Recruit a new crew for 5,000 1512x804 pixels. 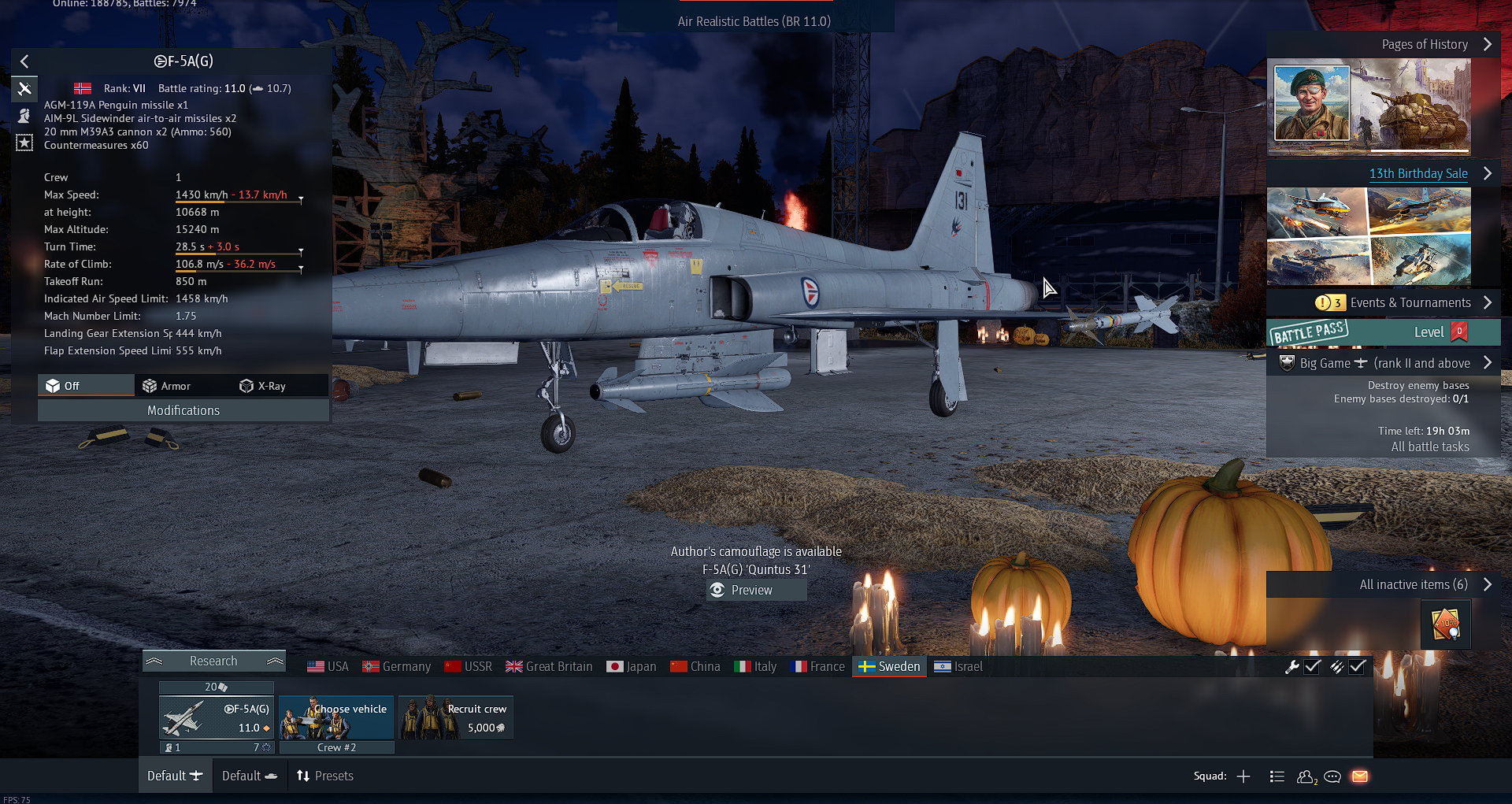pos(456,717)
